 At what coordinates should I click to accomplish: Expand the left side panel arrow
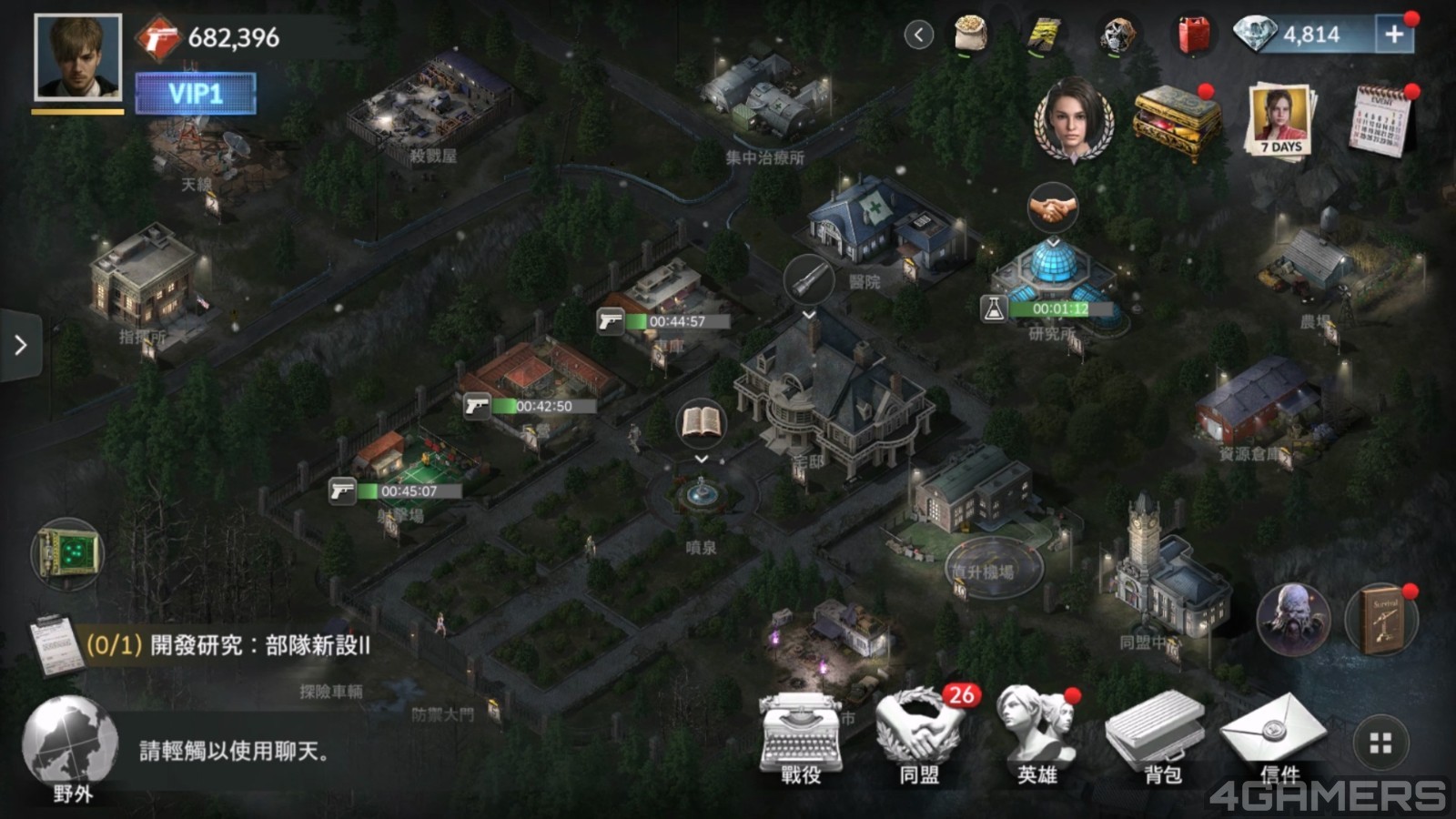[20, 345]
